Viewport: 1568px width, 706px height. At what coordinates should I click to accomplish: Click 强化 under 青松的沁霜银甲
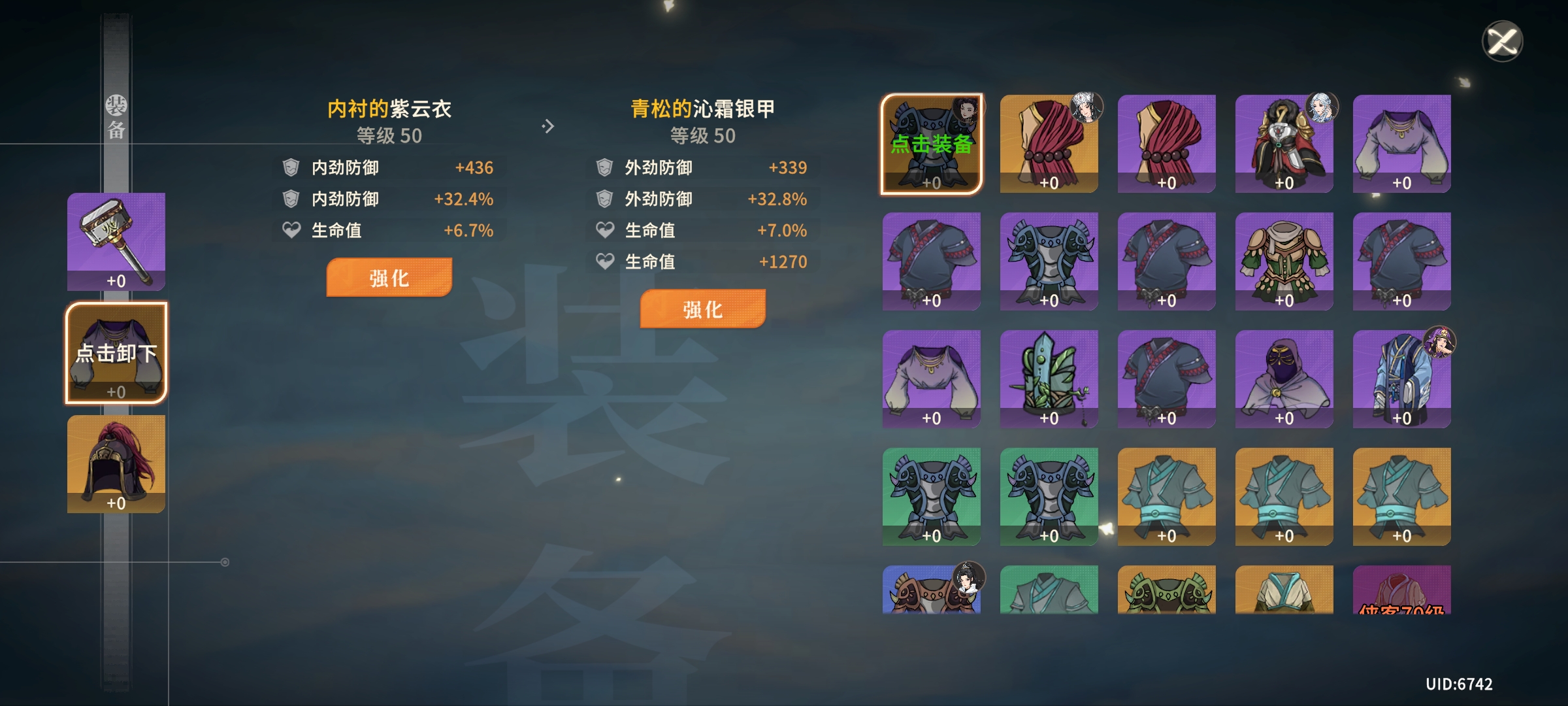[x=702, y=309]
